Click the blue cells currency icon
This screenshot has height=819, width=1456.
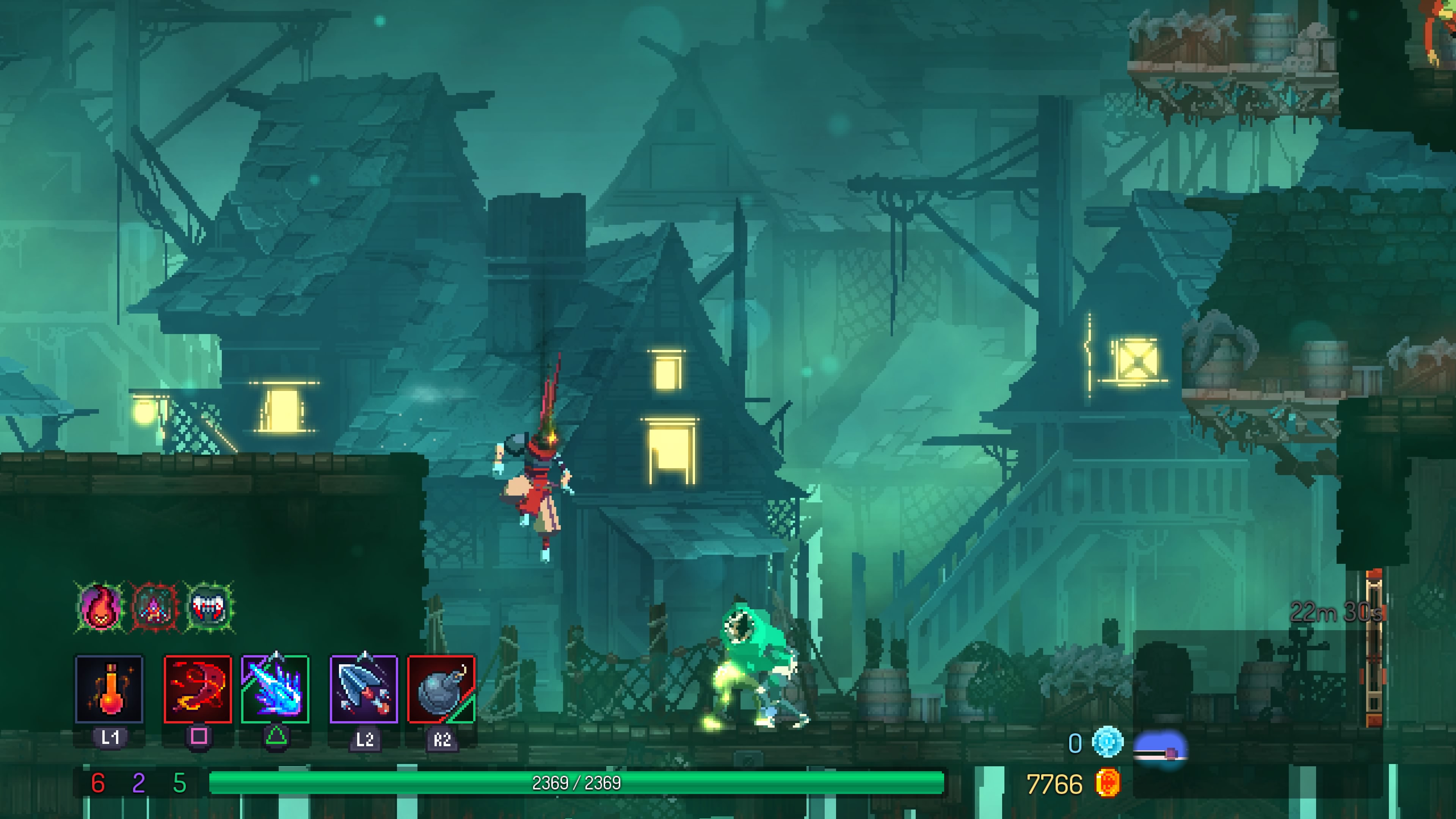(x=1107, y=742)
